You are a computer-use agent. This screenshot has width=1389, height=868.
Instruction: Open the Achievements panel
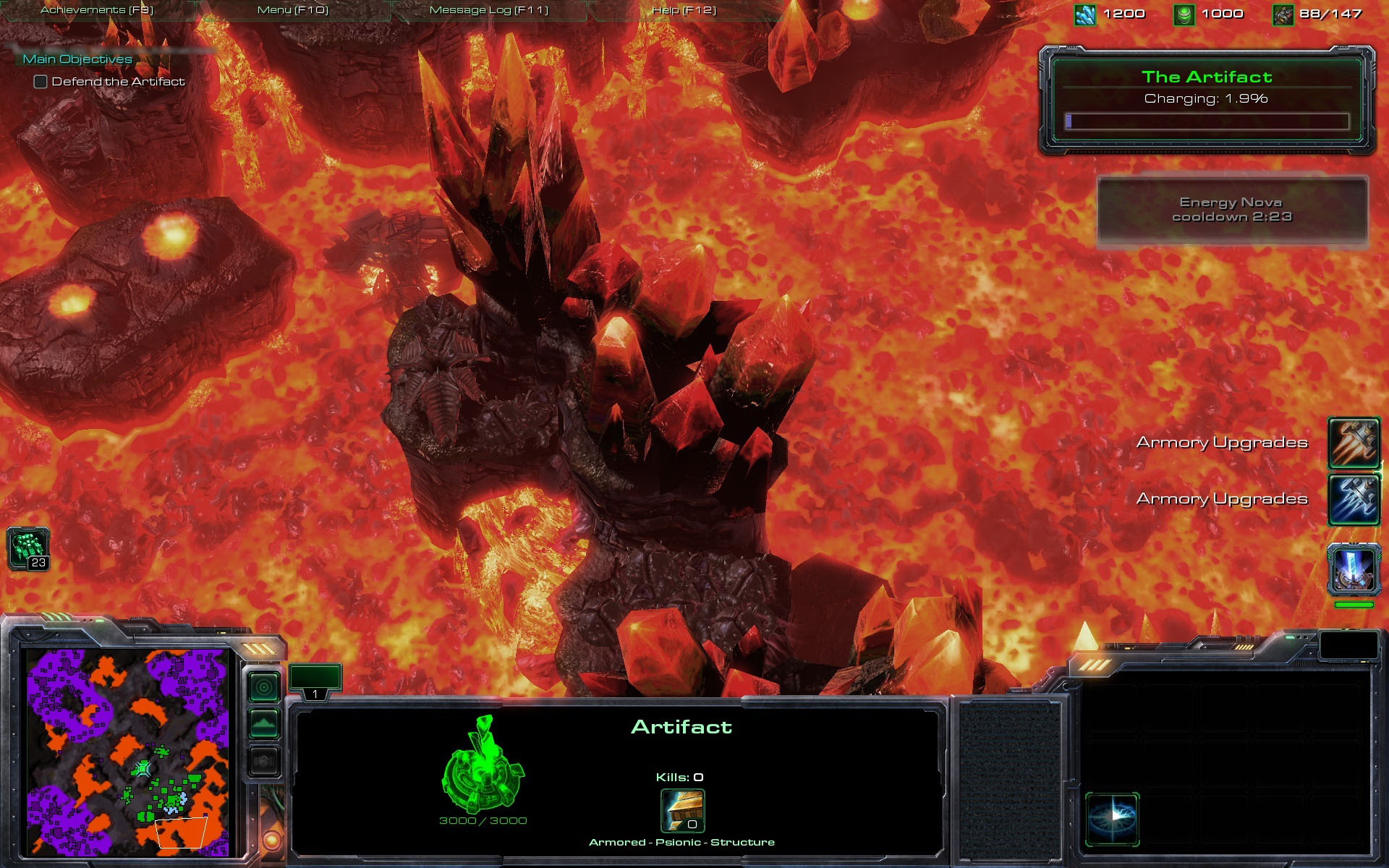tap(97, 10)
